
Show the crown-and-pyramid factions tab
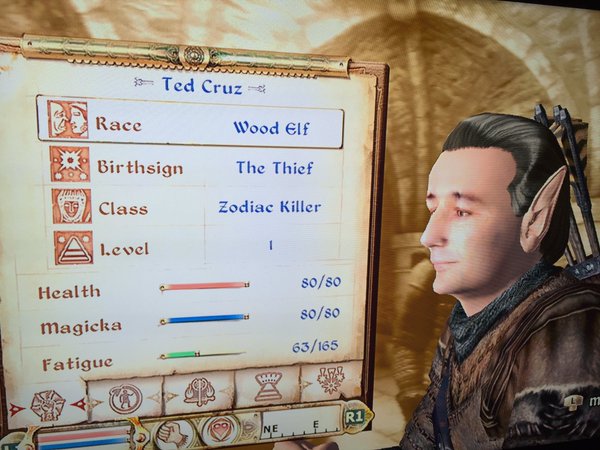coord(268,387)
